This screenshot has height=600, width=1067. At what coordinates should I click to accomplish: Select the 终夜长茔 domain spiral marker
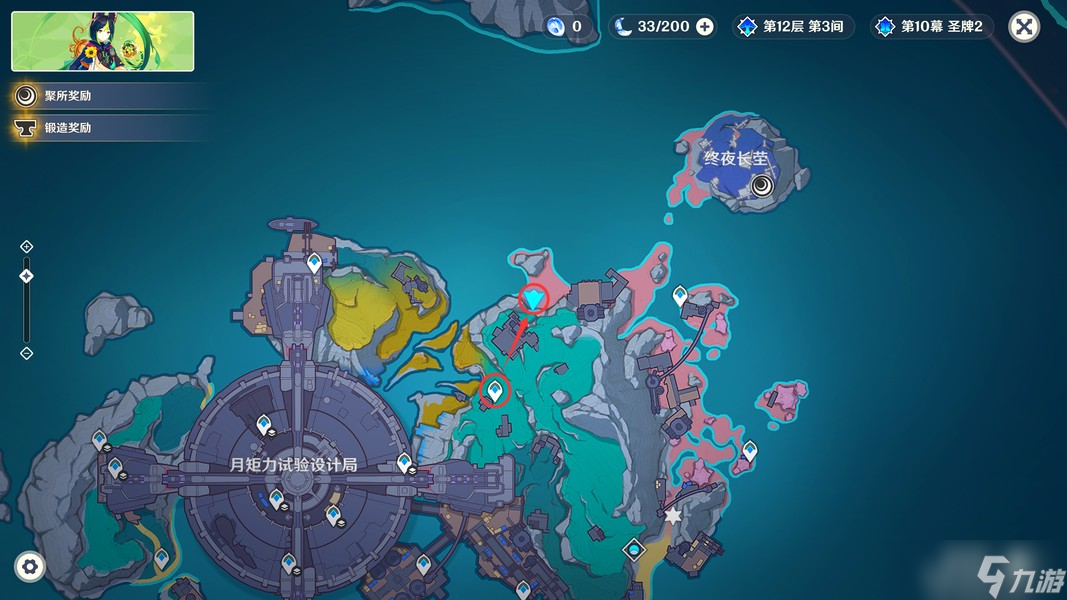click(x=763, y=185)
